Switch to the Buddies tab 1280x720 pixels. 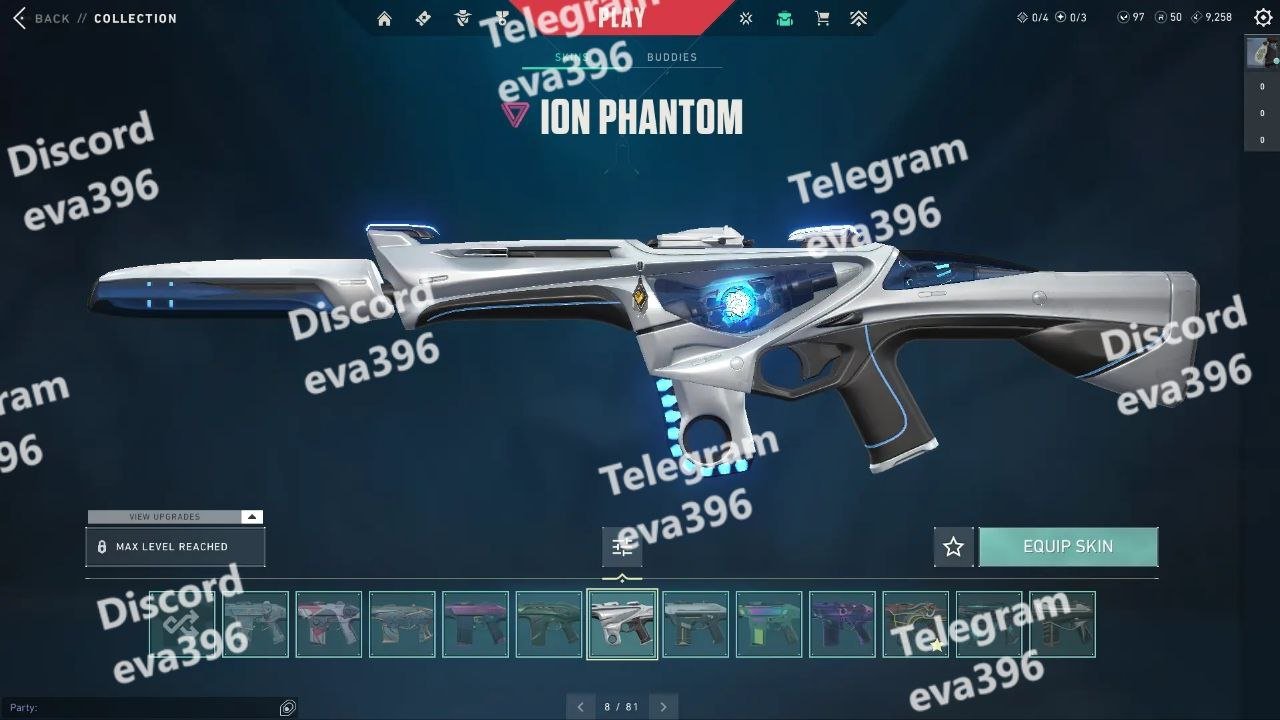(672, 57)
